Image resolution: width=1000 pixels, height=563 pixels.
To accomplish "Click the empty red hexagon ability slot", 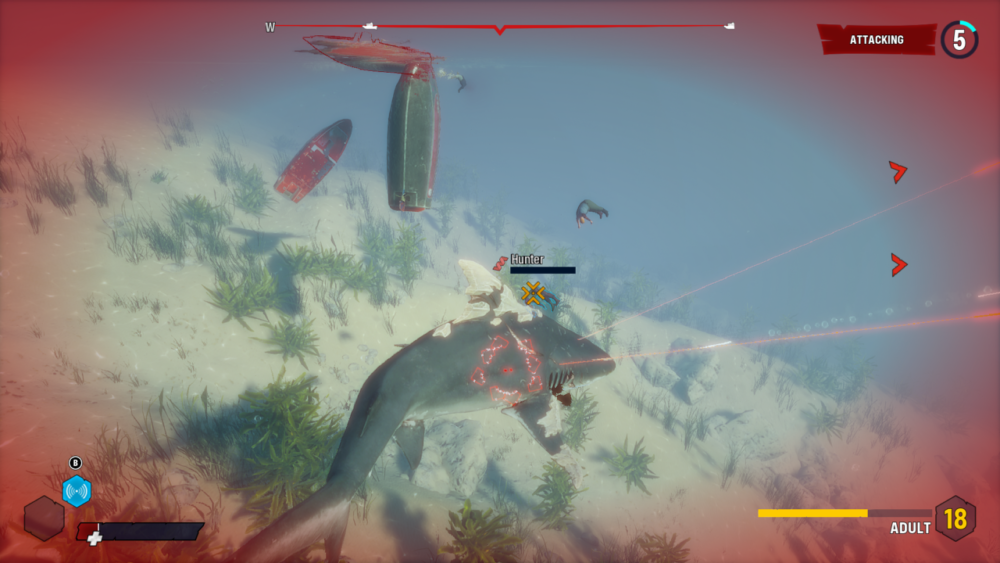I will coord(44,518).
